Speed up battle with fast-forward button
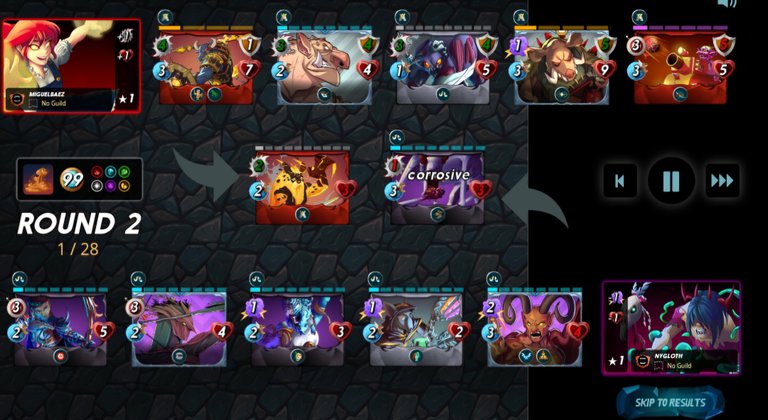The height and width of the screenshot is (420, 768). 722,181
